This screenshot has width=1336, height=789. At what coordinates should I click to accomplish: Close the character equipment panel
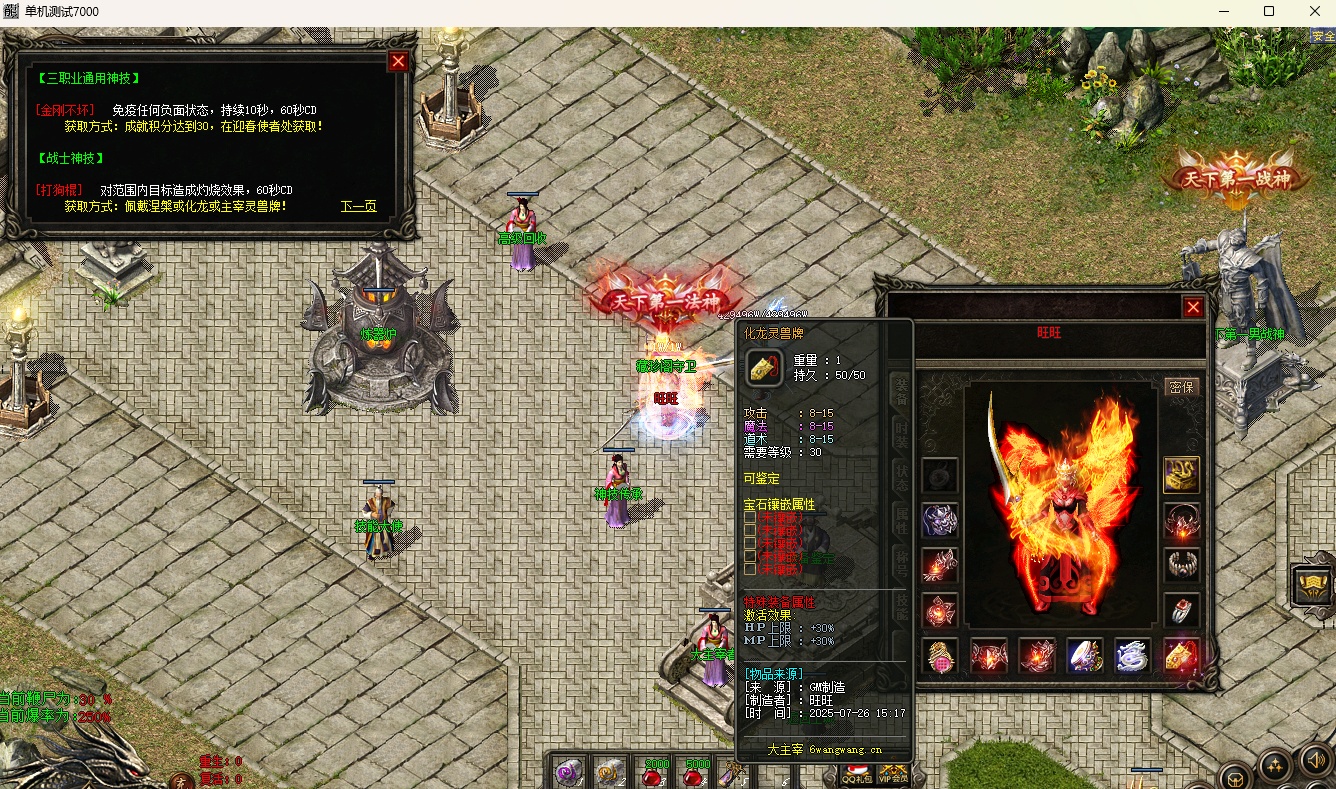click(1193, 307)
